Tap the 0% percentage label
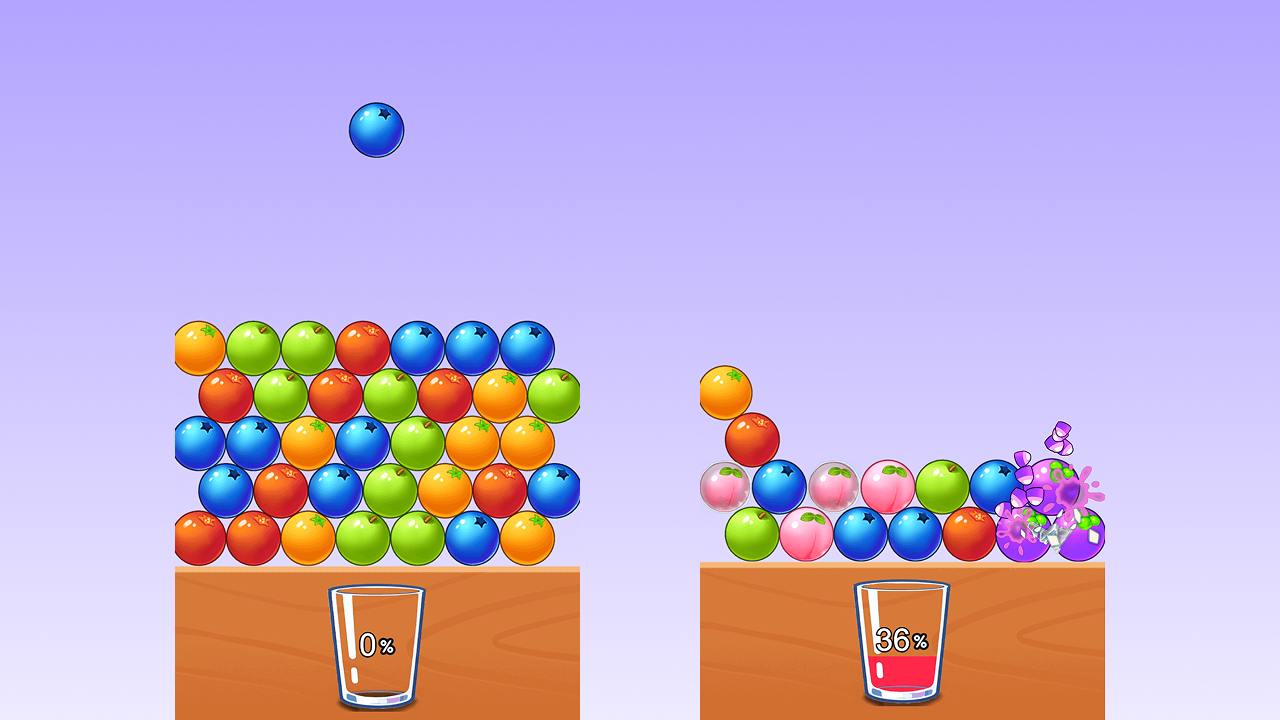This screenshot has width=1280, height=720. pyautogui.click(x=377, y=645)
